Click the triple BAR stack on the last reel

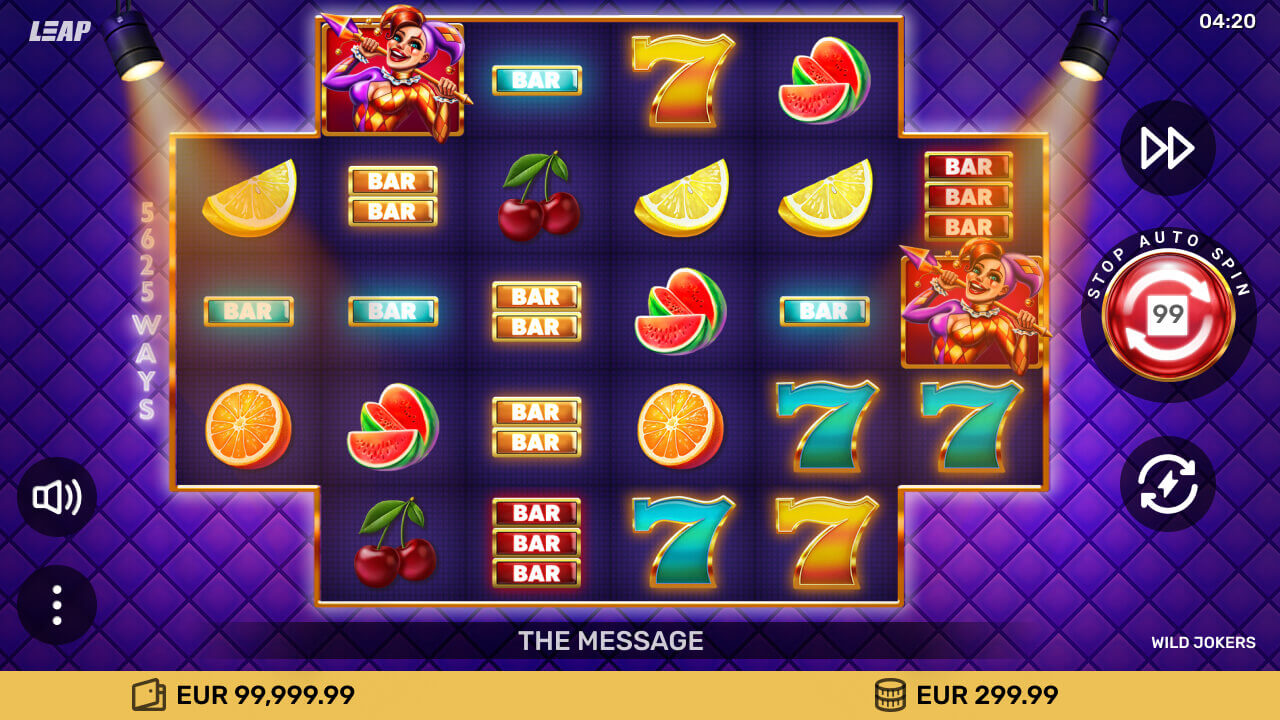tap(967, 197)
